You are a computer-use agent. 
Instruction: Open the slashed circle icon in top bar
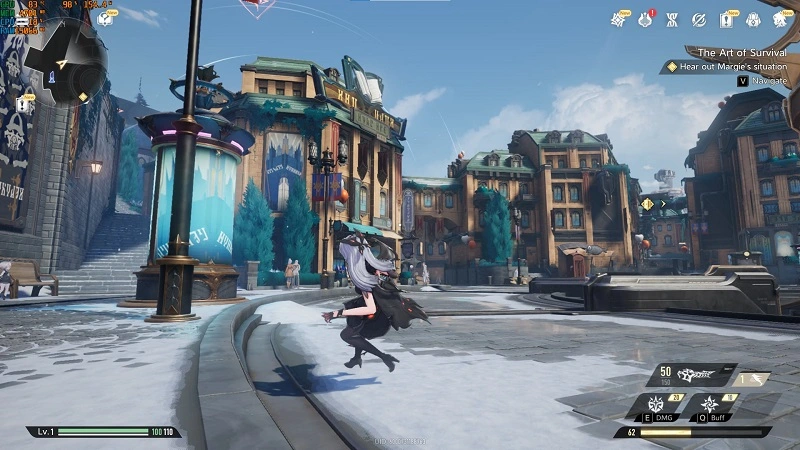(x=699, y=19)
